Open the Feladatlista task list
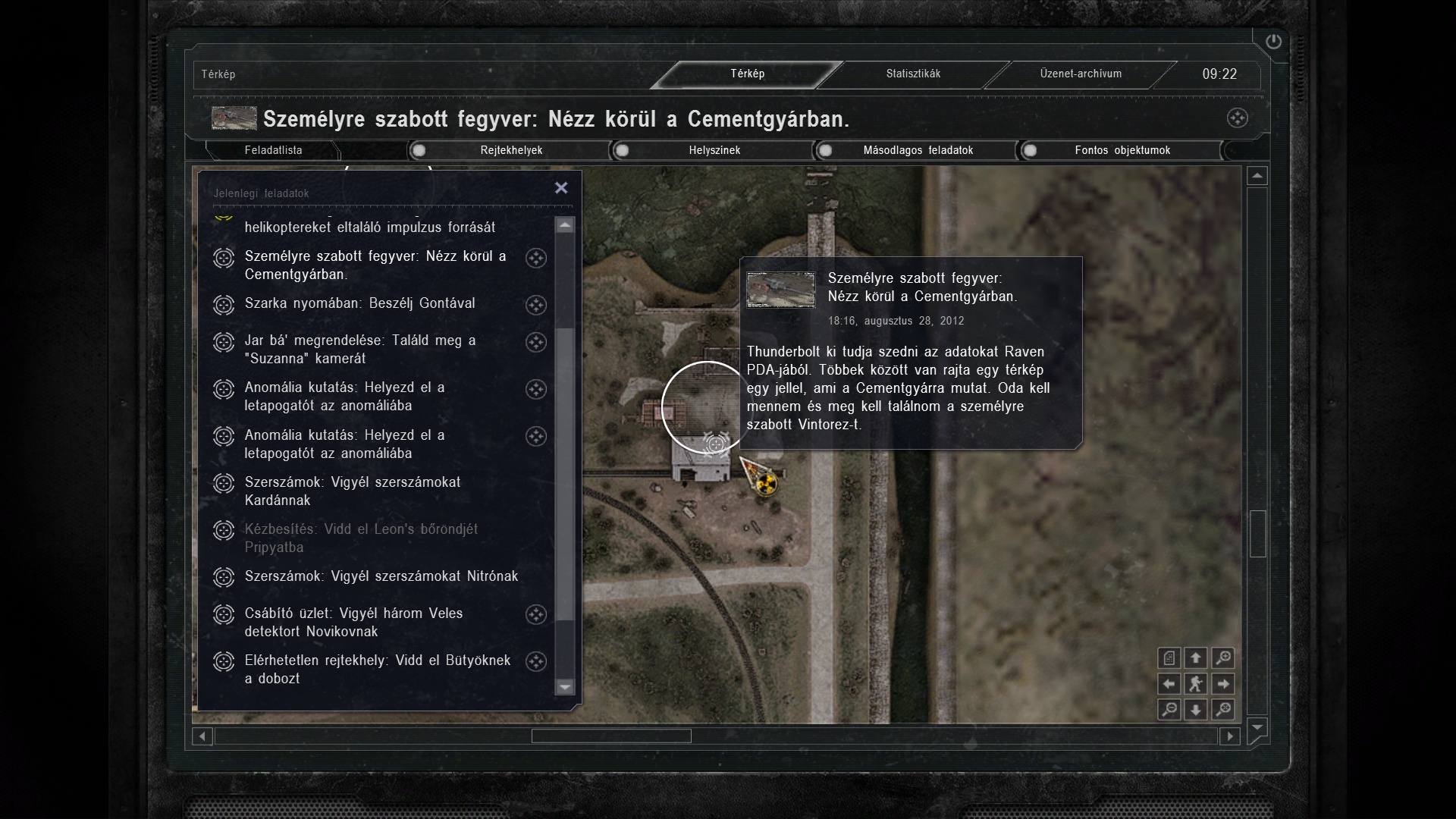The width and height of the screenshot is (1456, 819). 273,150
